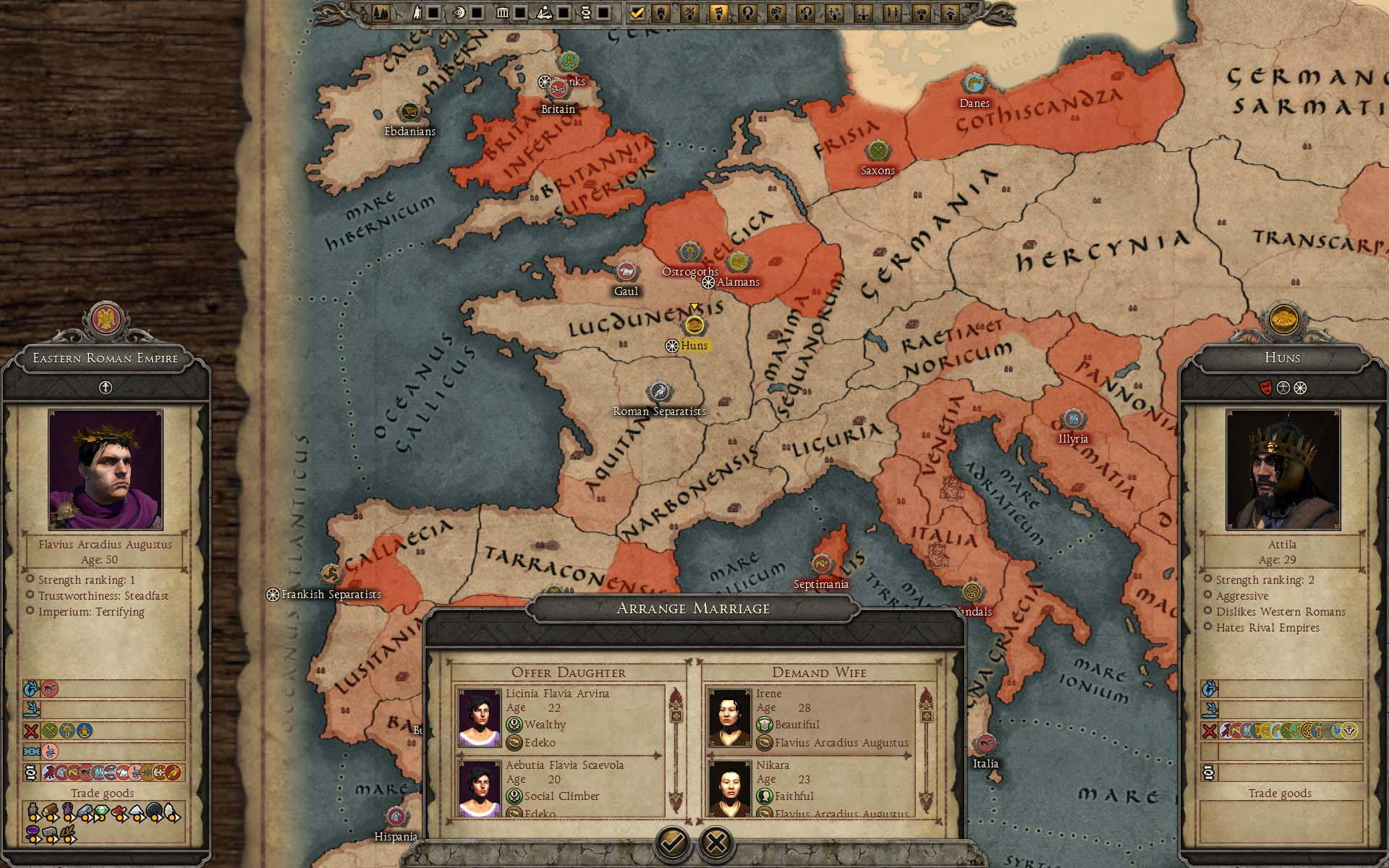
Task: Open Flavius Arcadius Augustus portrait
Action: (106, 469)
